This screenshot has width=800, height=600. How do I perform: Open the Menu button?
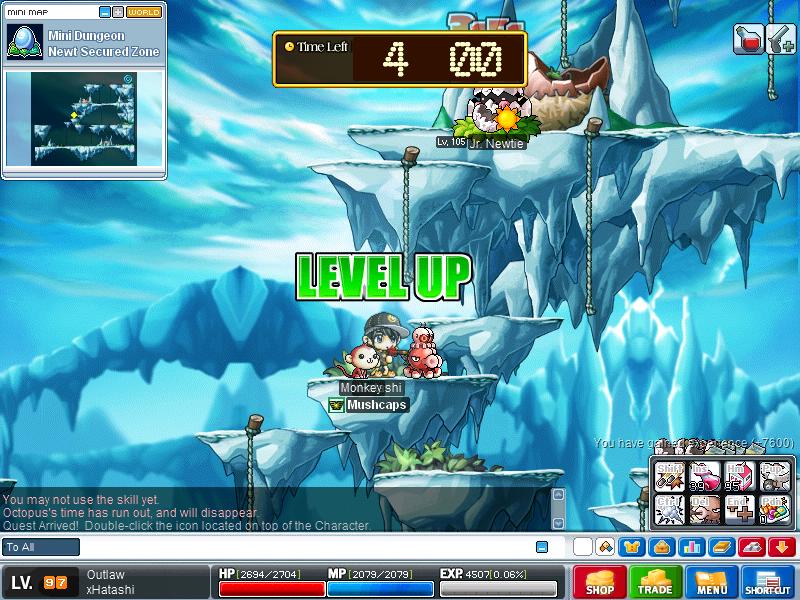(x=712, y=583)
